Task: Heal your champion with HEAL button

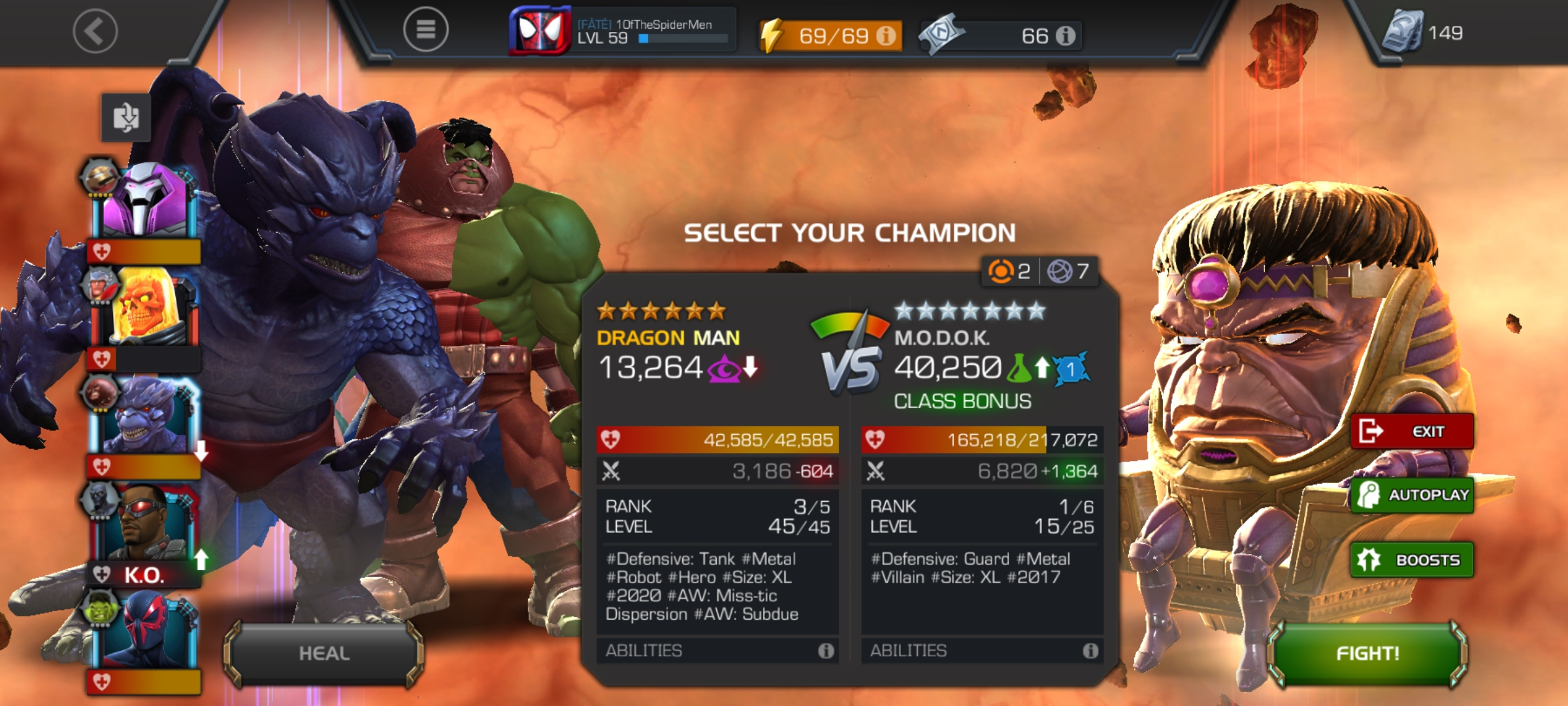Action: pyautogui.click(x=324, y=653)
